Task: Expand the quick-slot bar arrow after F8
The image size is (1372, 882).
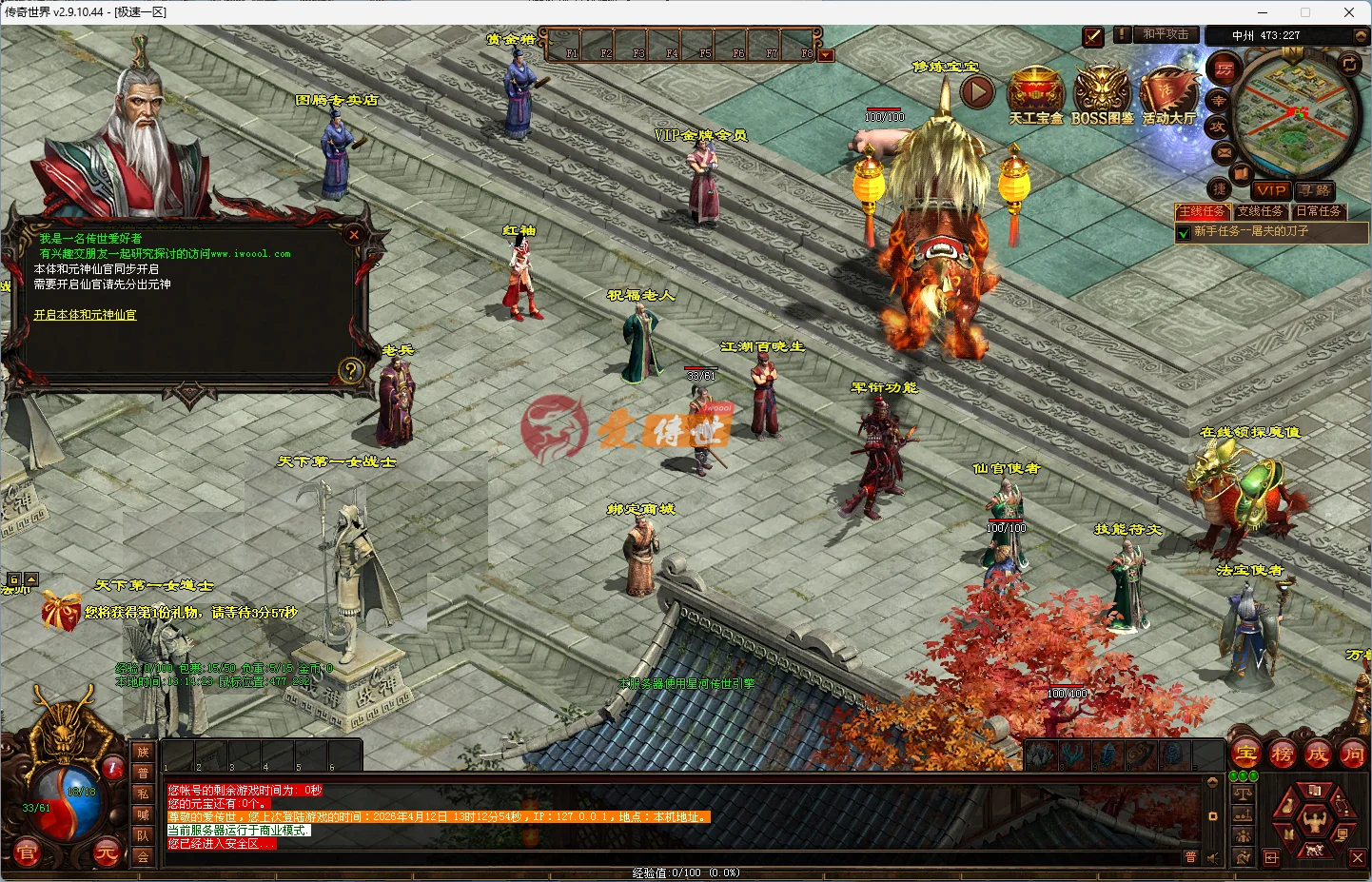Action: click(x=826, y=54)
